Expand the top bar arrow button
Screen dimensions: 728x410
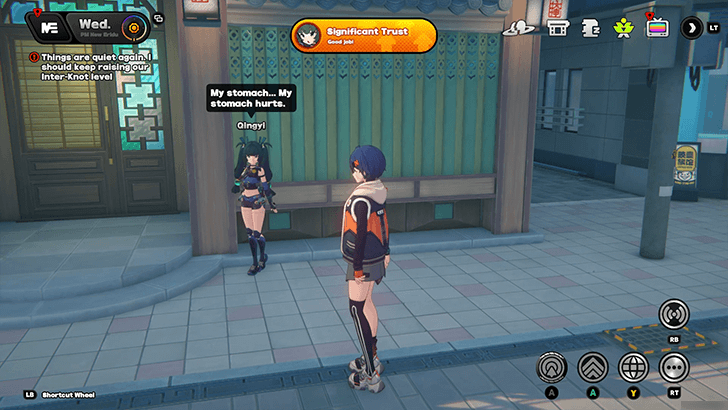(x=691, y=27)
